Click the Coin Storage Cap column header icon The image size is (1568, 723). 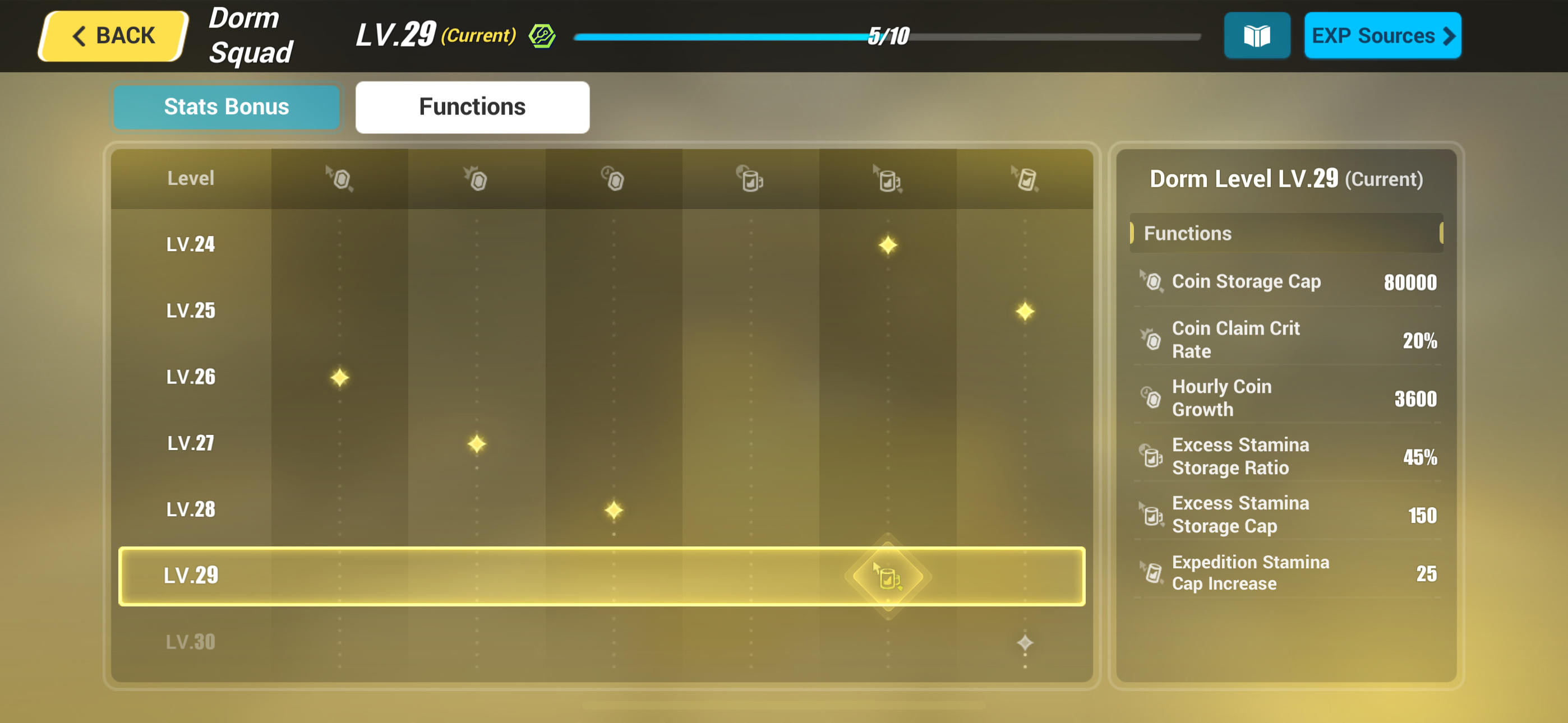click(340, 178)
